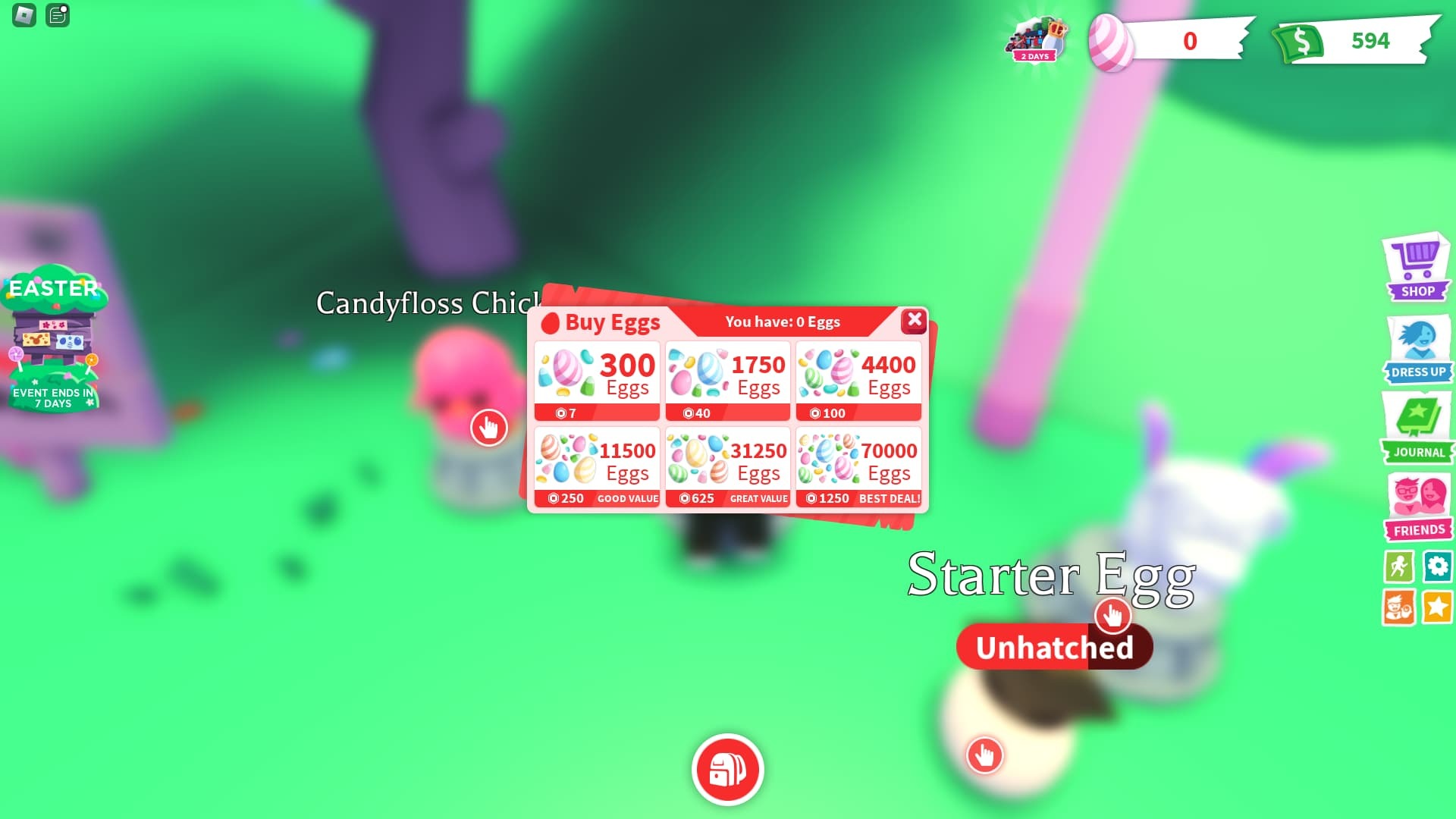Buy the 31250 Eggs Great Value bundle
The height and width of the screenshot is (819, 1456).
click(x=727, y=463)
